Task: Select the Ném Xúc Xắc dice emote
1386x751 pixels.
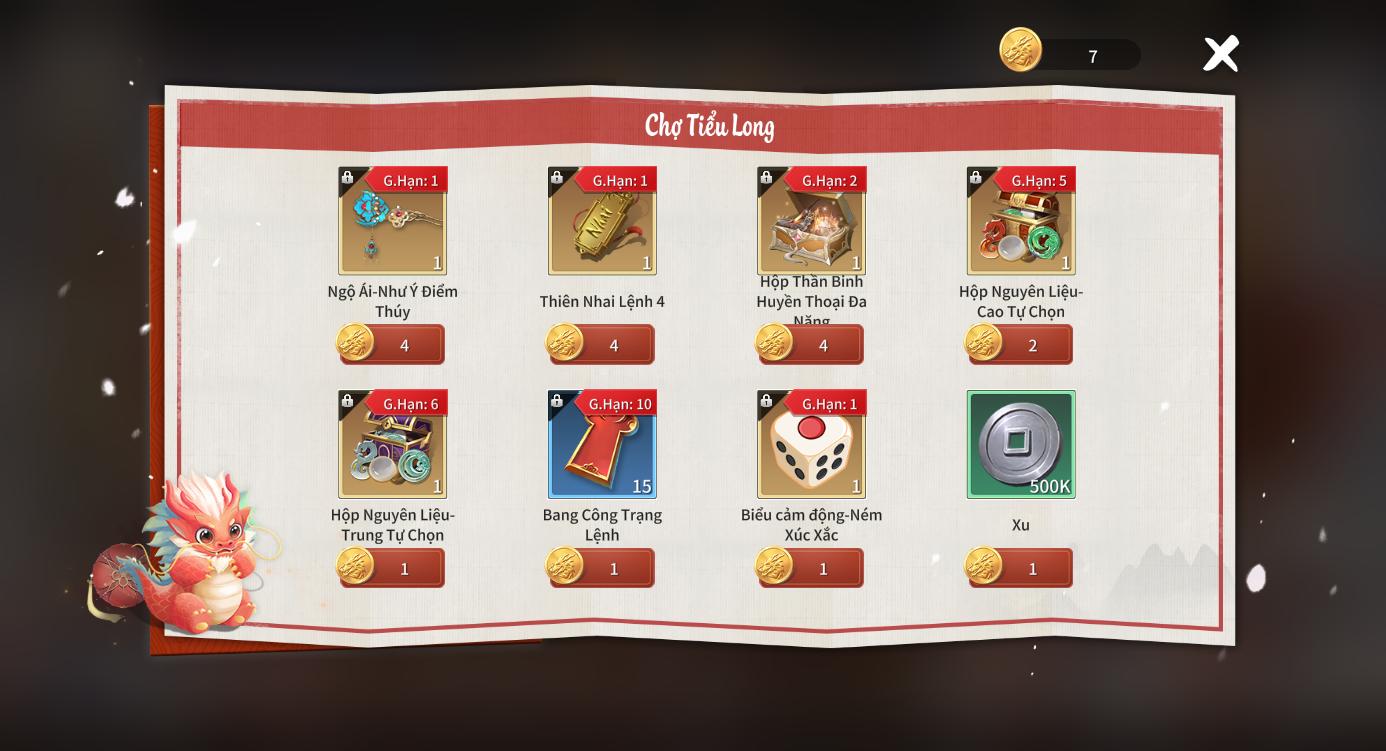Action: pyautogui.click(x=811, y=445)
